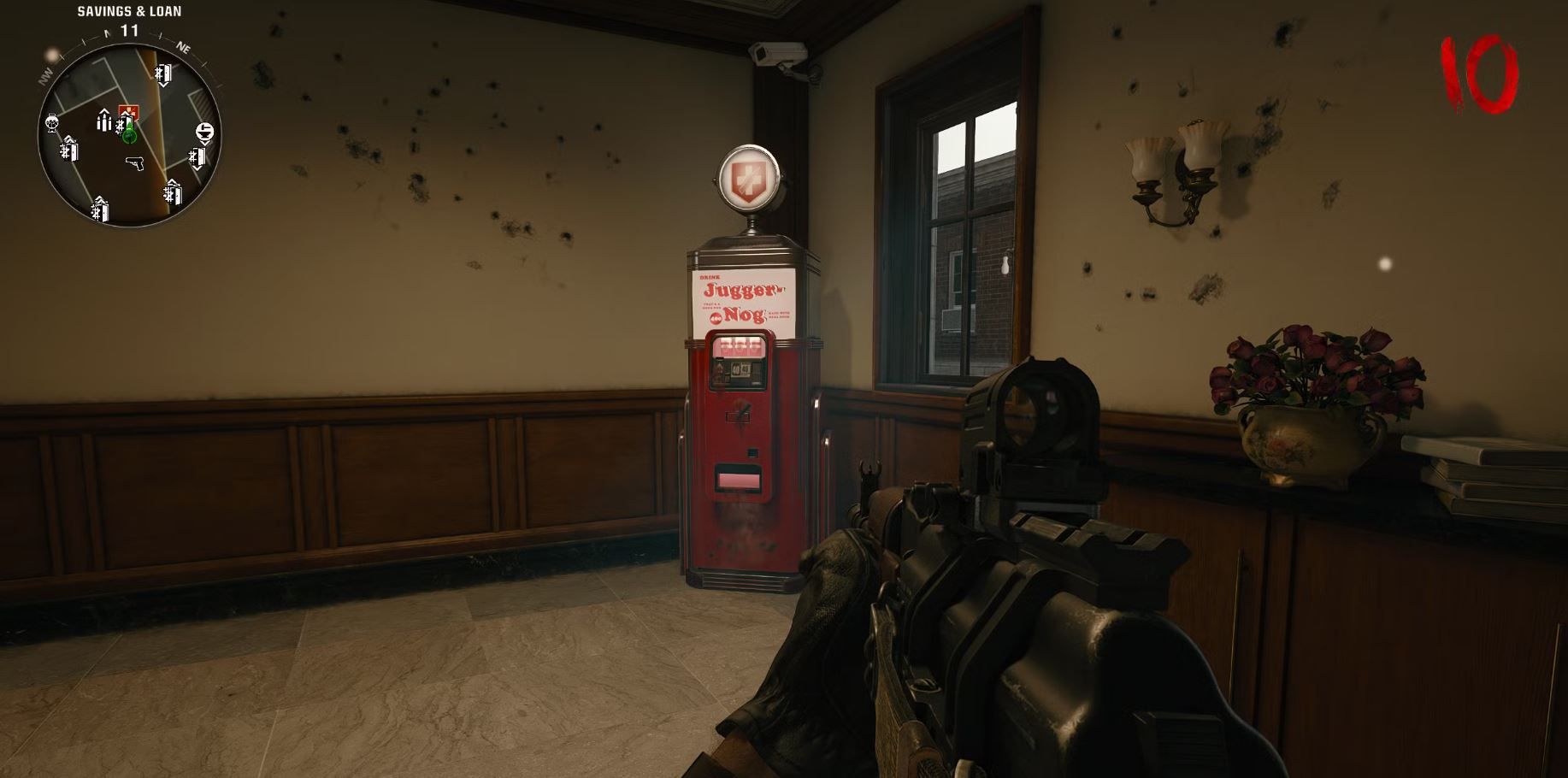Select the red Jugger-Nog objective marker on minimap

128,111
